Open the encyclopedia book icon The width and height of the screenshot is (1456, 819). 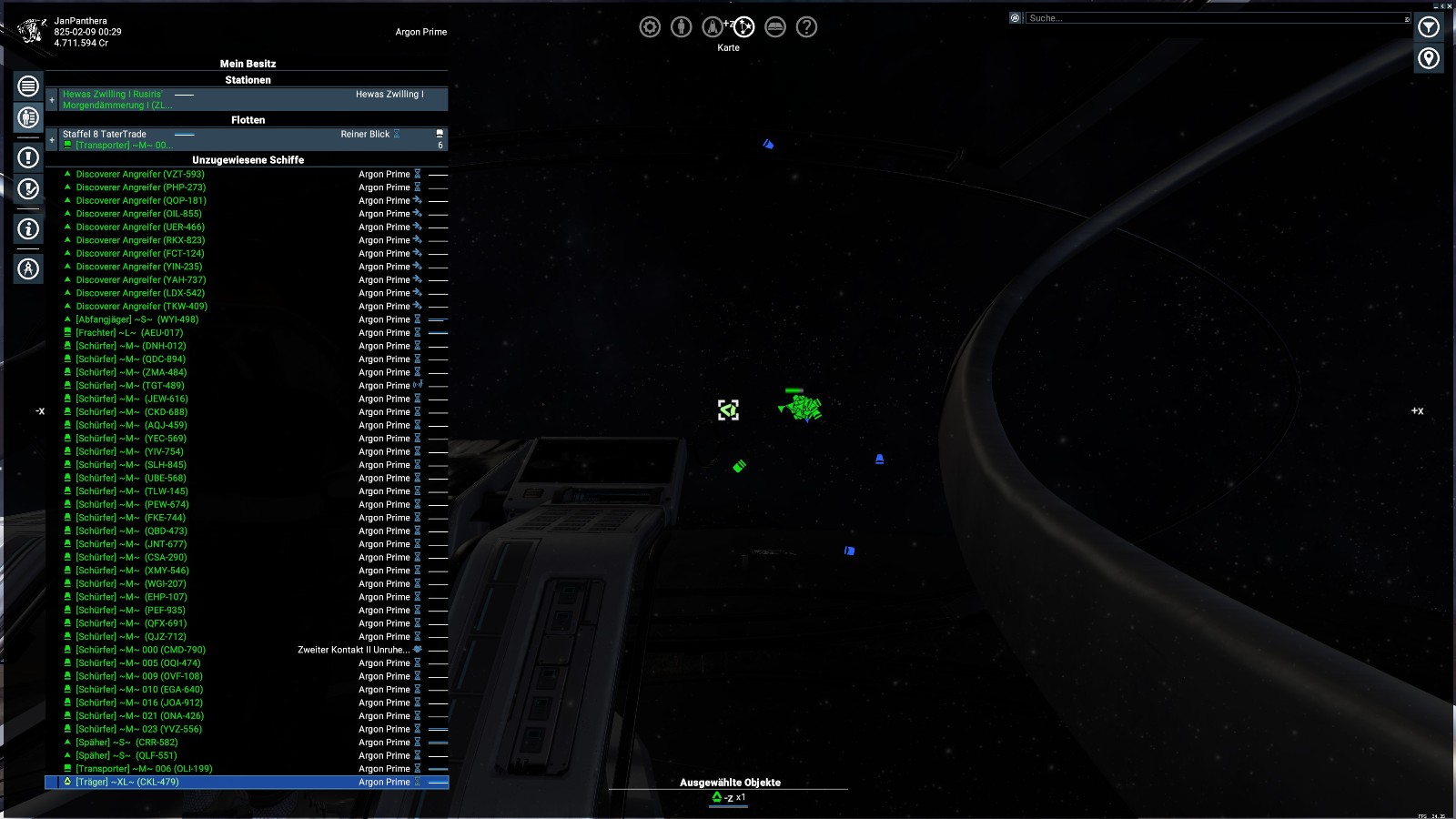click(775, 27)
